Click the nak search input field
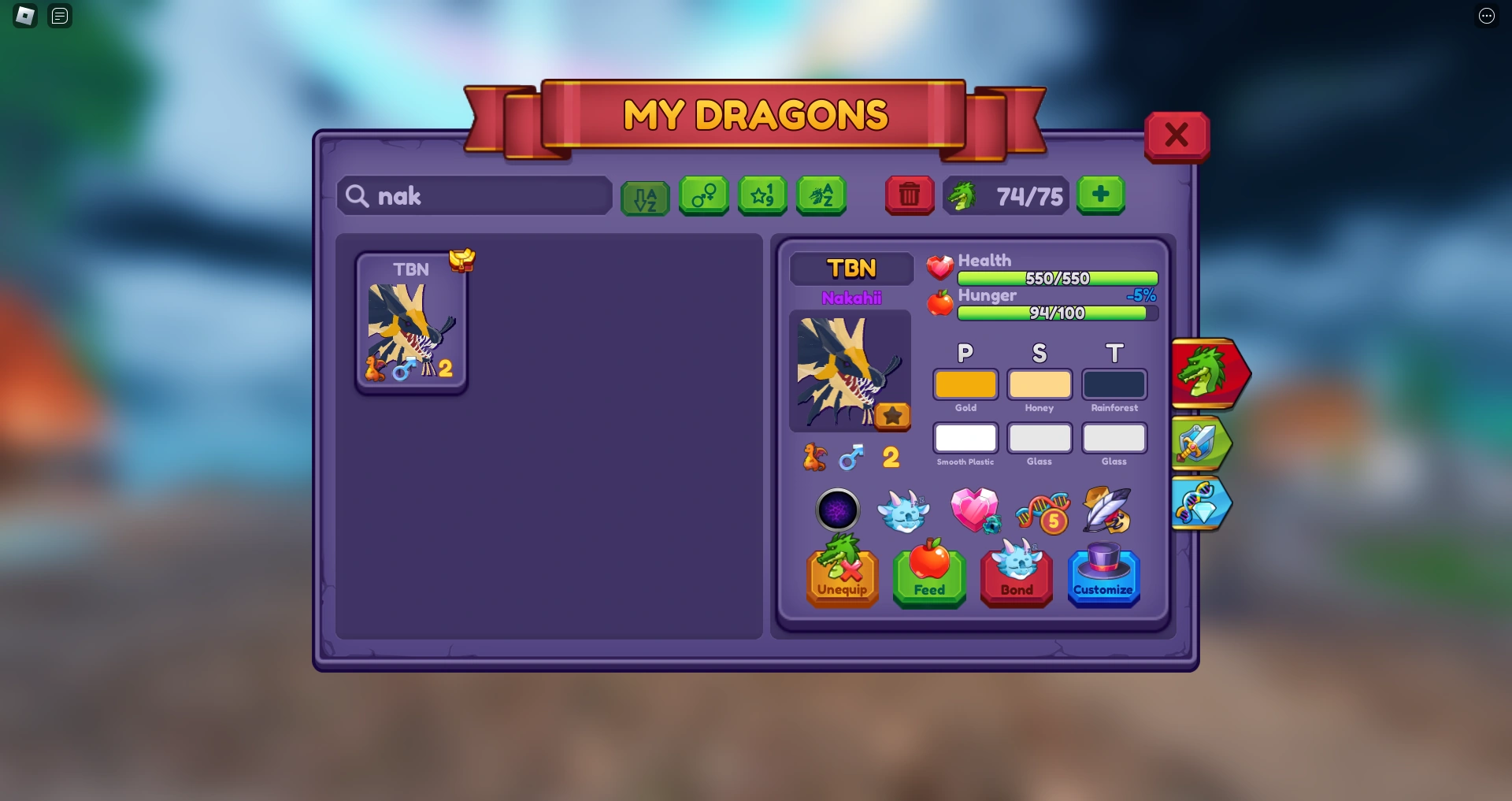1512x801 pixels. click(x=473, y=196)
